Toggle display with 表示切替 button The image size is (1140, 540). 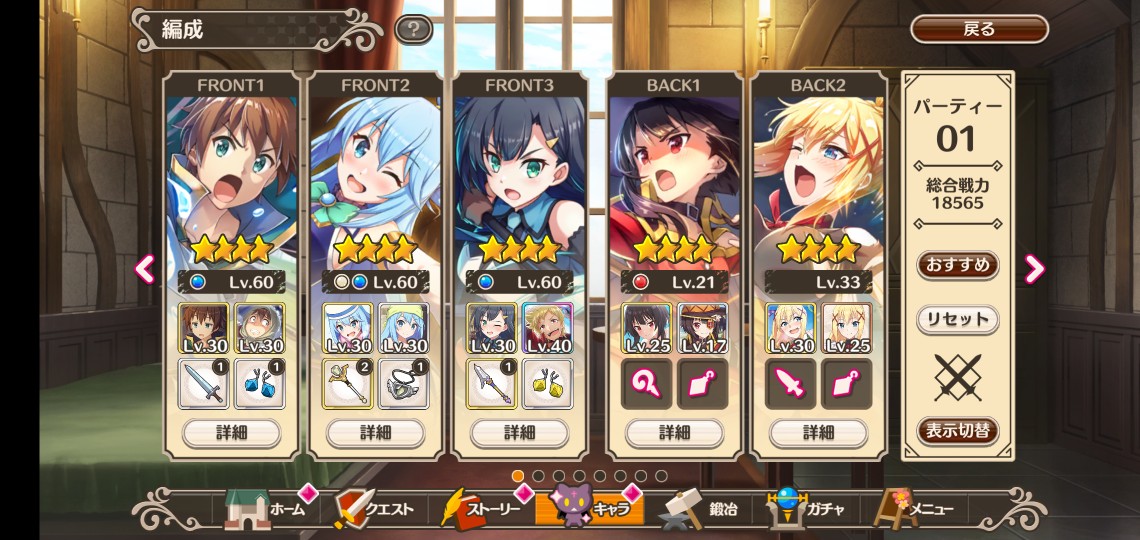(x=957, y=432)
